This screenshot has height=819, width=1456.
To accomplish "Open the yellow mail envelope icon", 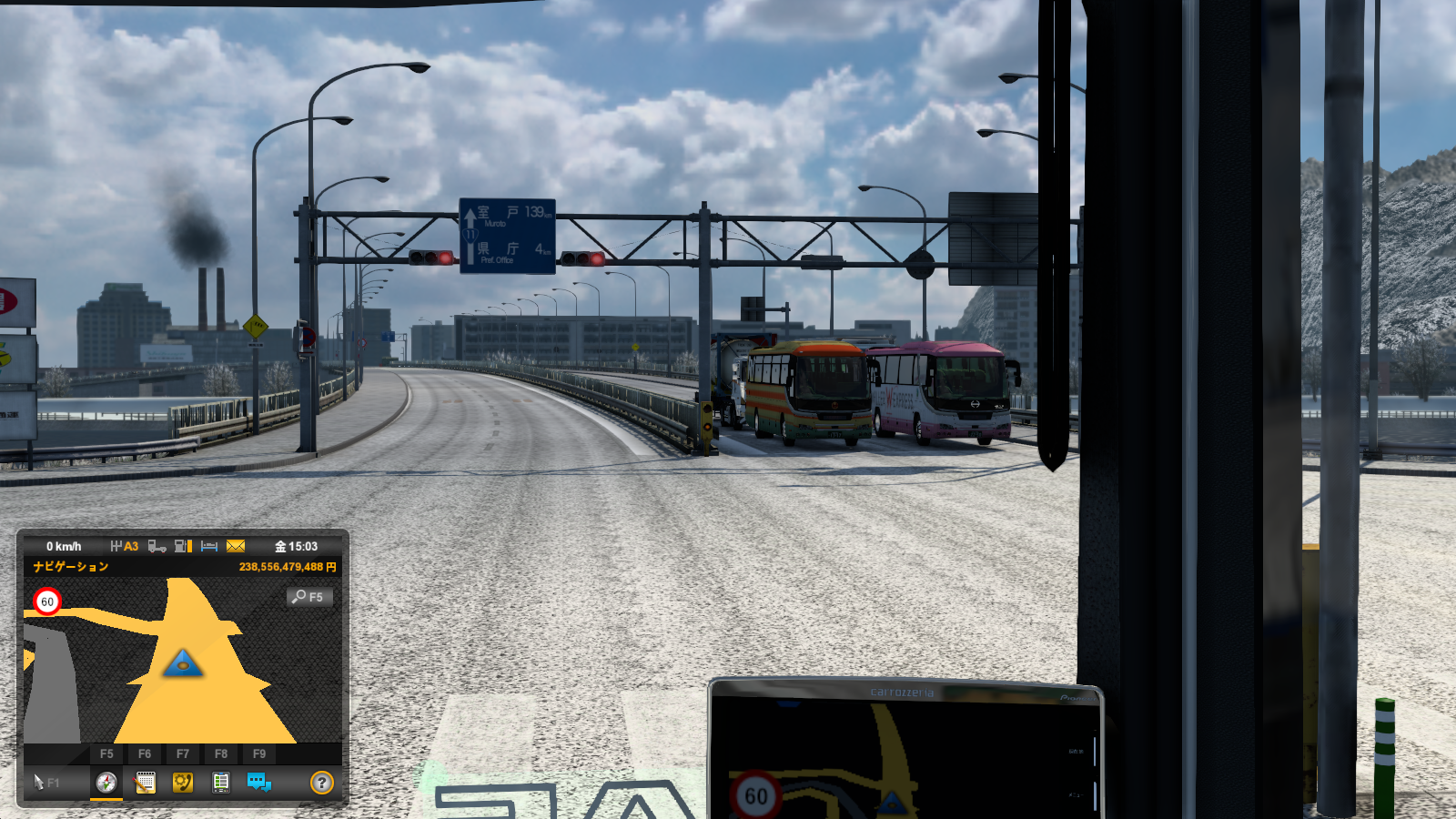I will pos(236,546).
